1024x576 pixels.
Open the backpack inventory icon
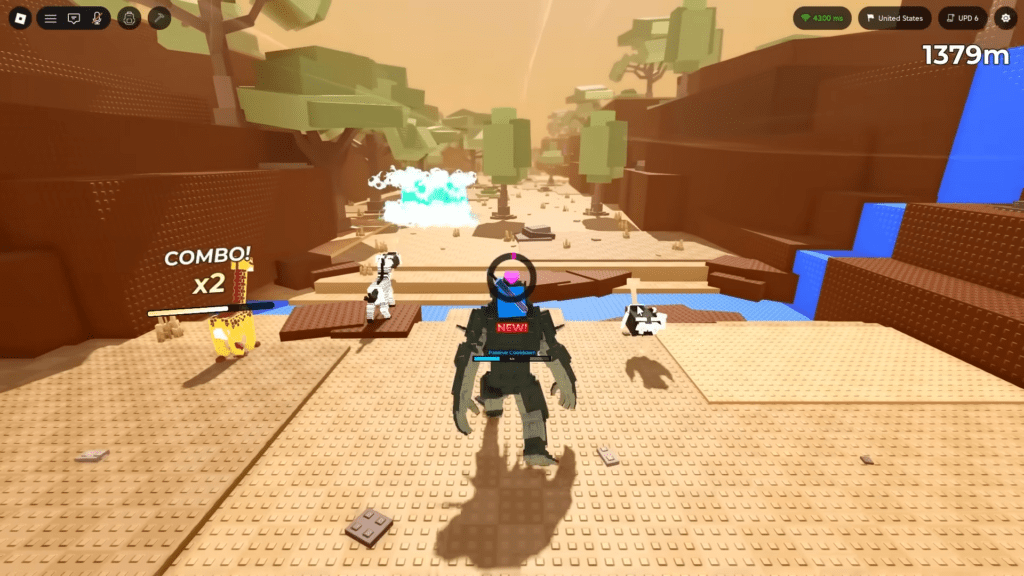129,18
